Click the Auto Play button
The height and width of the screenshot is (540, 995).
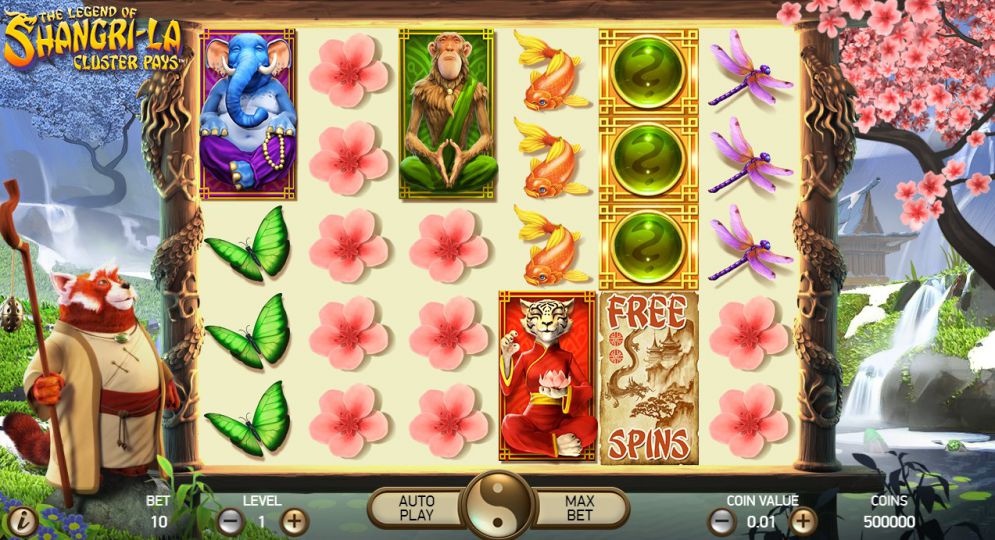pos(415,508)
